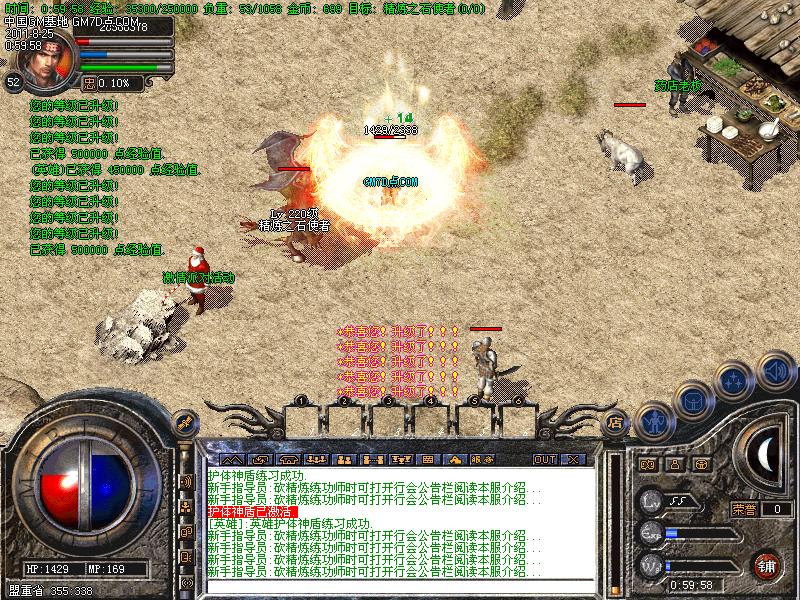Open the character equipment round button

pyautogui.click(x=655, y=421)
